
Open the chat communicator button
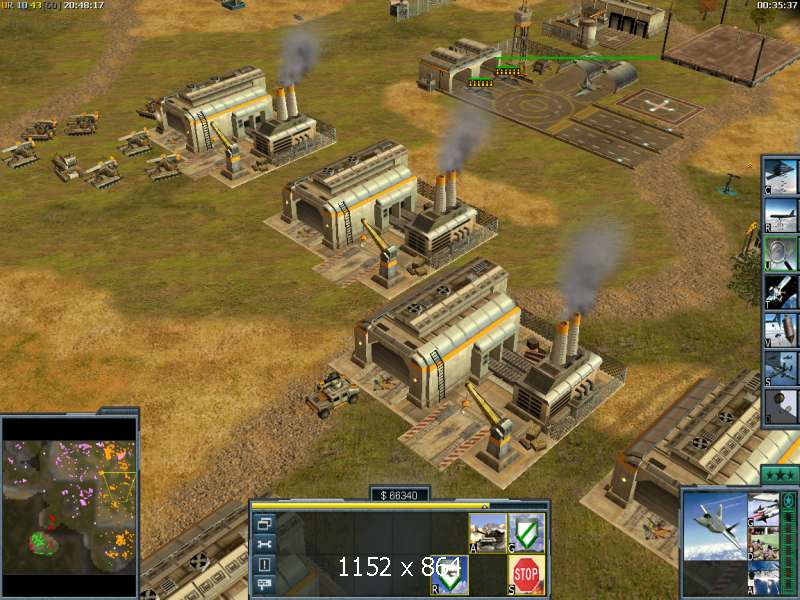pyautogui.click(x=264, y=586)
